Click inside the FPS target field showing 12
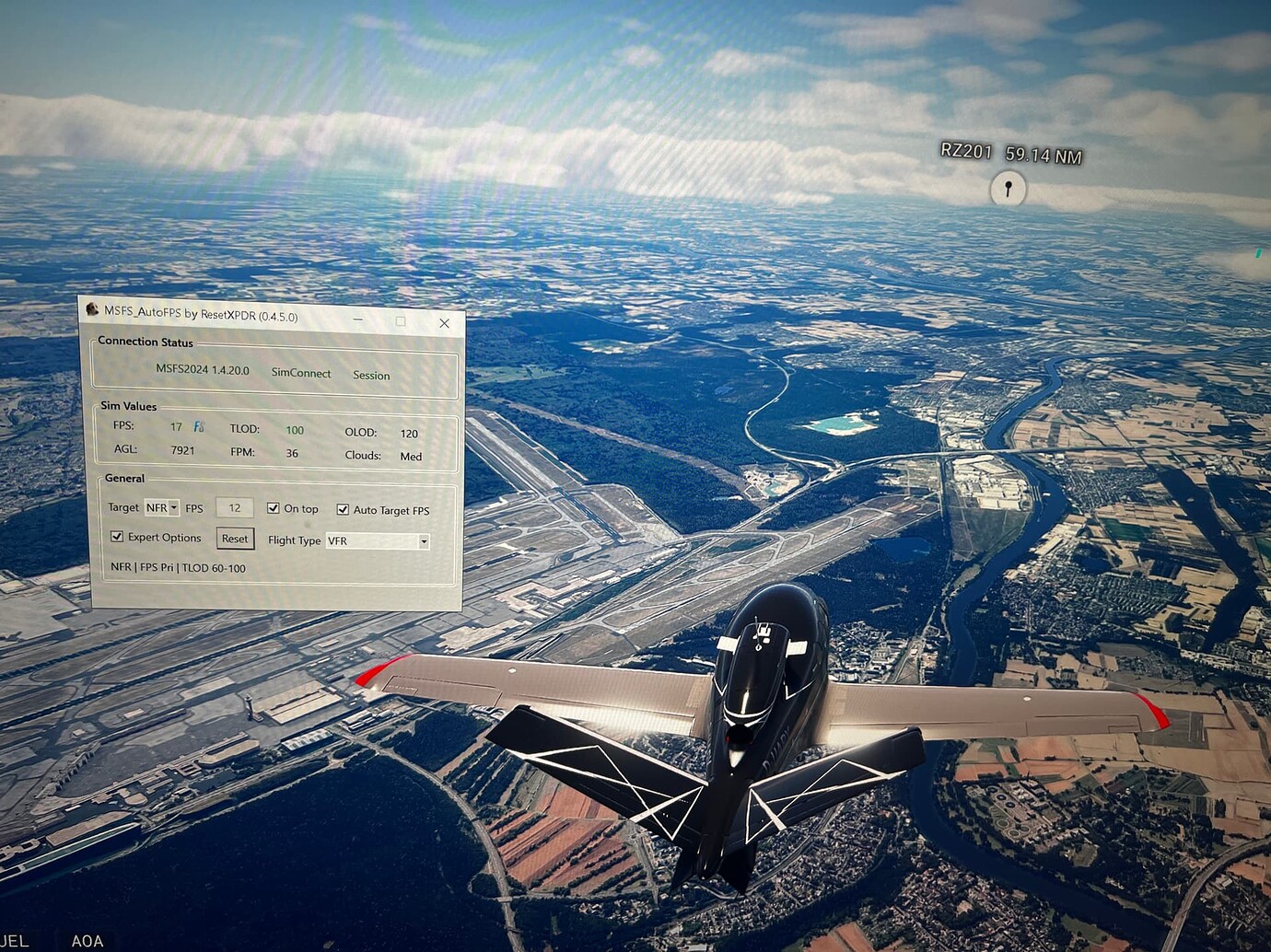Screen dimensions: 1271x952 [234, 507]
